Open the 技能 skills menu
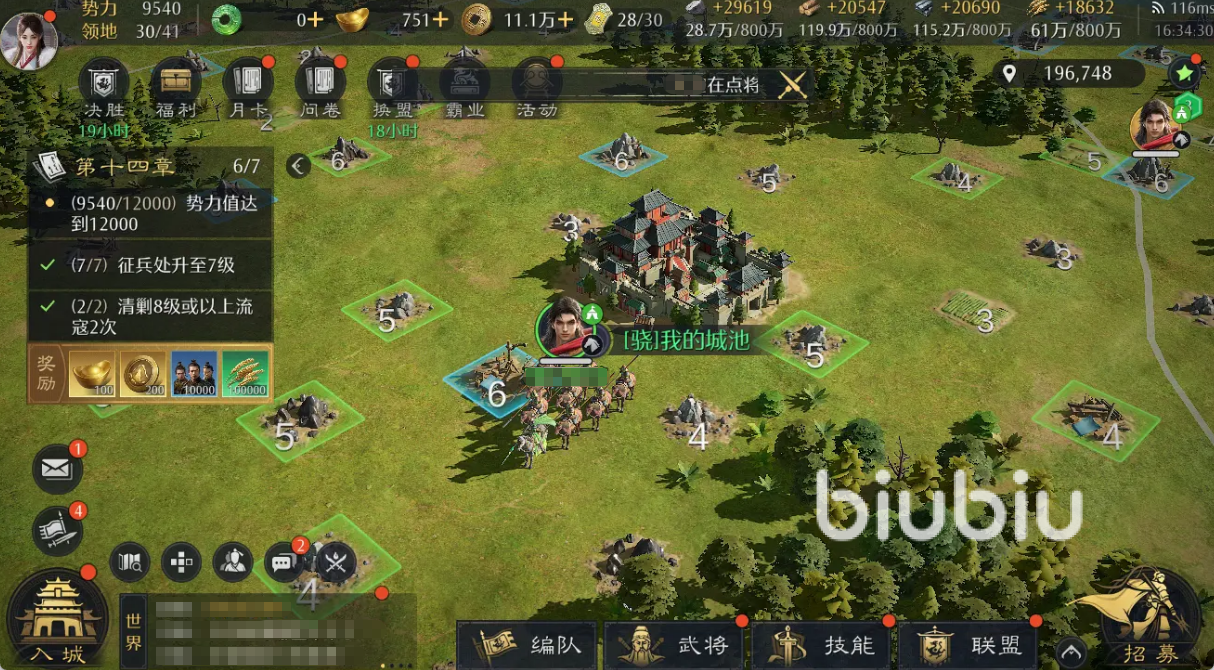This screenshot has width=1214, height=670. click(822, 645)
